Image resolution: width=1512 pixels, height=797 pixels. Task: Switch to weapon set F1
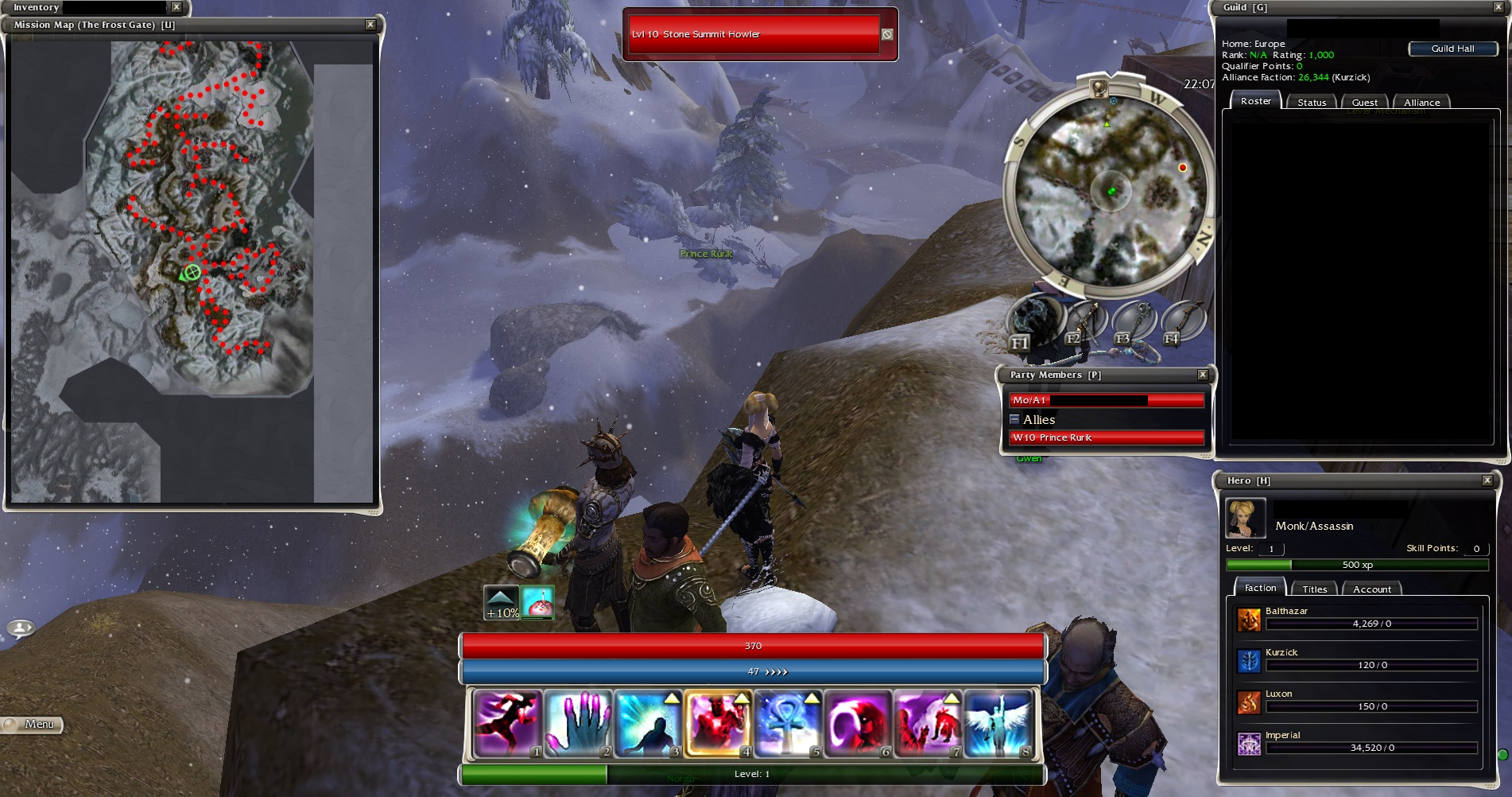(1033, 322)
